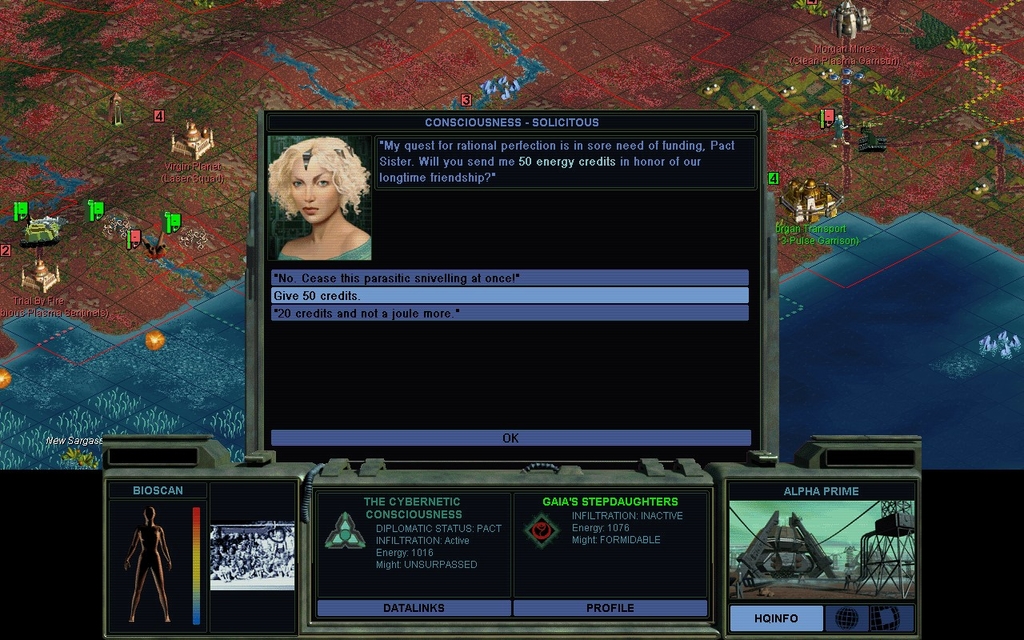
Task: Confirm the dialogue with OK
Action: [510, 438]
